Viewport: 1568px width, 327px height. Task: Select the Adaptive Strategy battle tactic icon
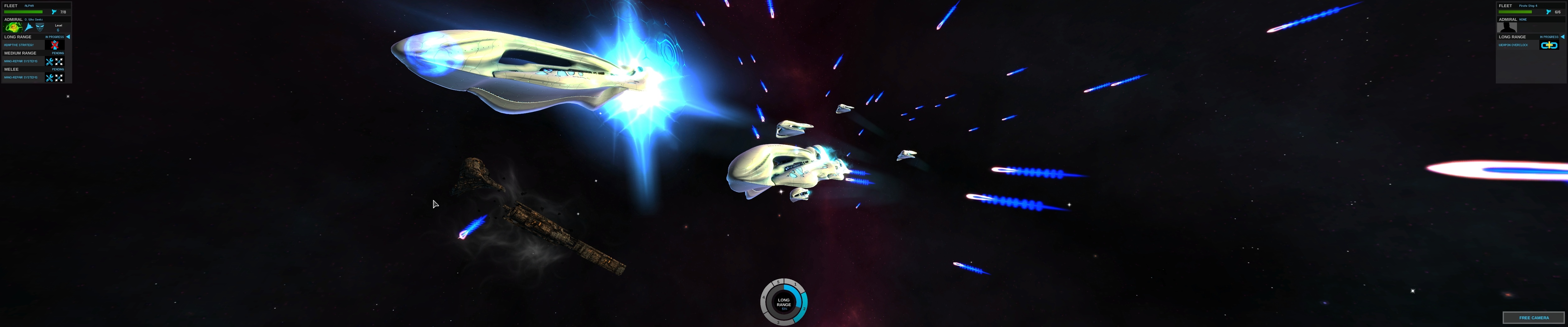tap(55, 45)
